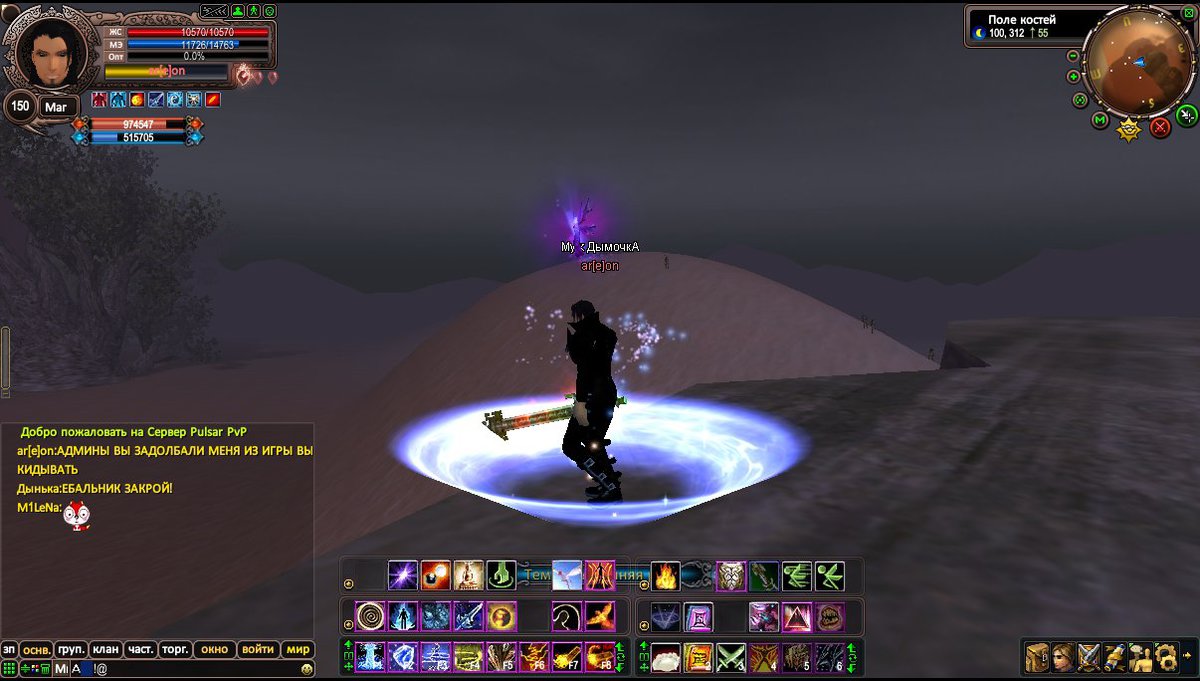This screenshot has height=681, width=1200.
Task: Click the yellow sun face icon
Action: coord(1129,129)
